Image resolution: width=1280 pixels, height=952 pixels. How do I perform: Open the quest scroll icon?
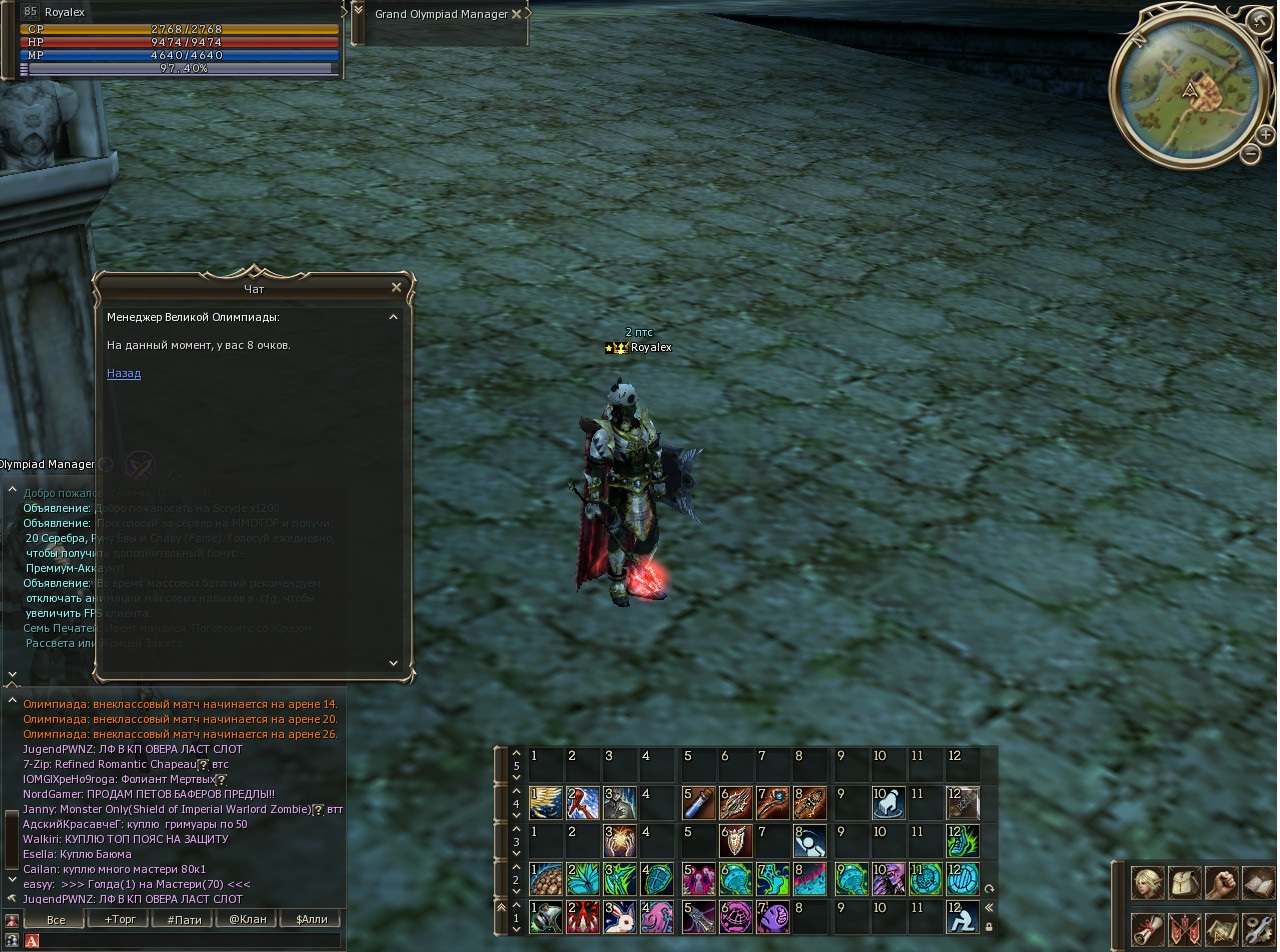(x=1147, y=929)
